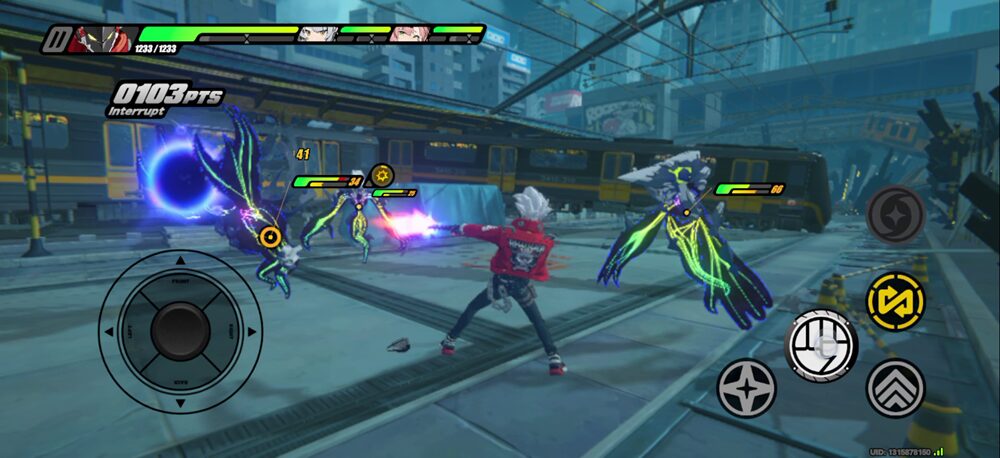Select the white-haired teammate portrait

click(x=316, y=35)
